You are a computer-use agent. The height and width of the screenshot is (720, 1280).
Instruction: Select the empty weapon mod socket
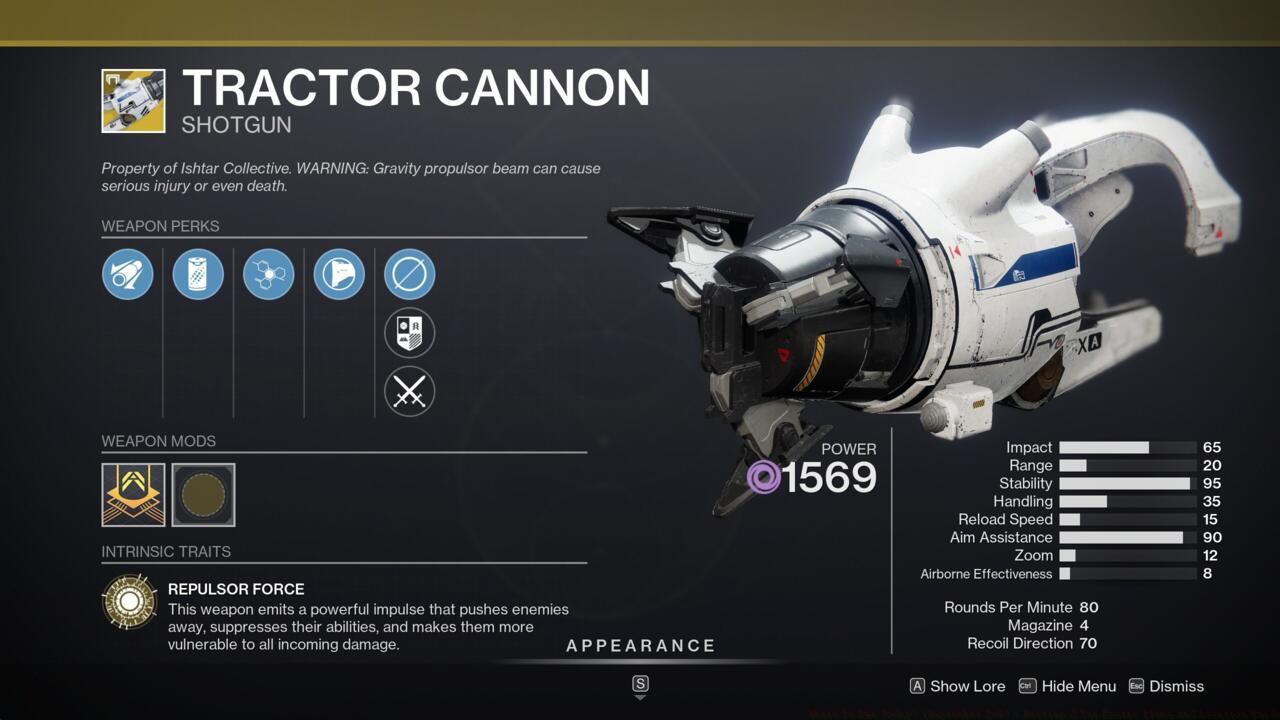[203, 494]
